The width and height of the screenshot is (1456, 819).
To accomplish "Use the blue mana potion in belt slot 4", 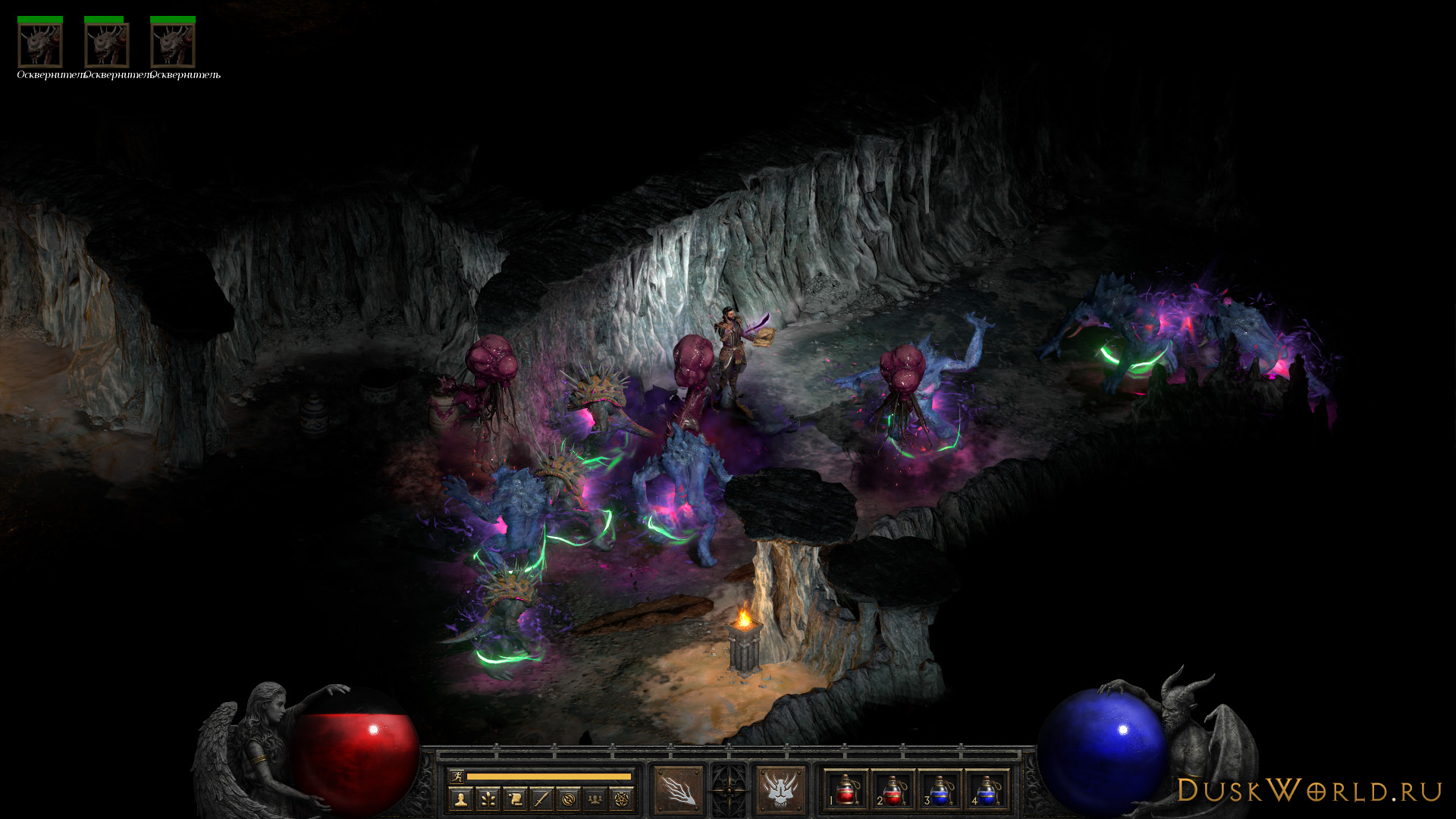I will (986, 790).
